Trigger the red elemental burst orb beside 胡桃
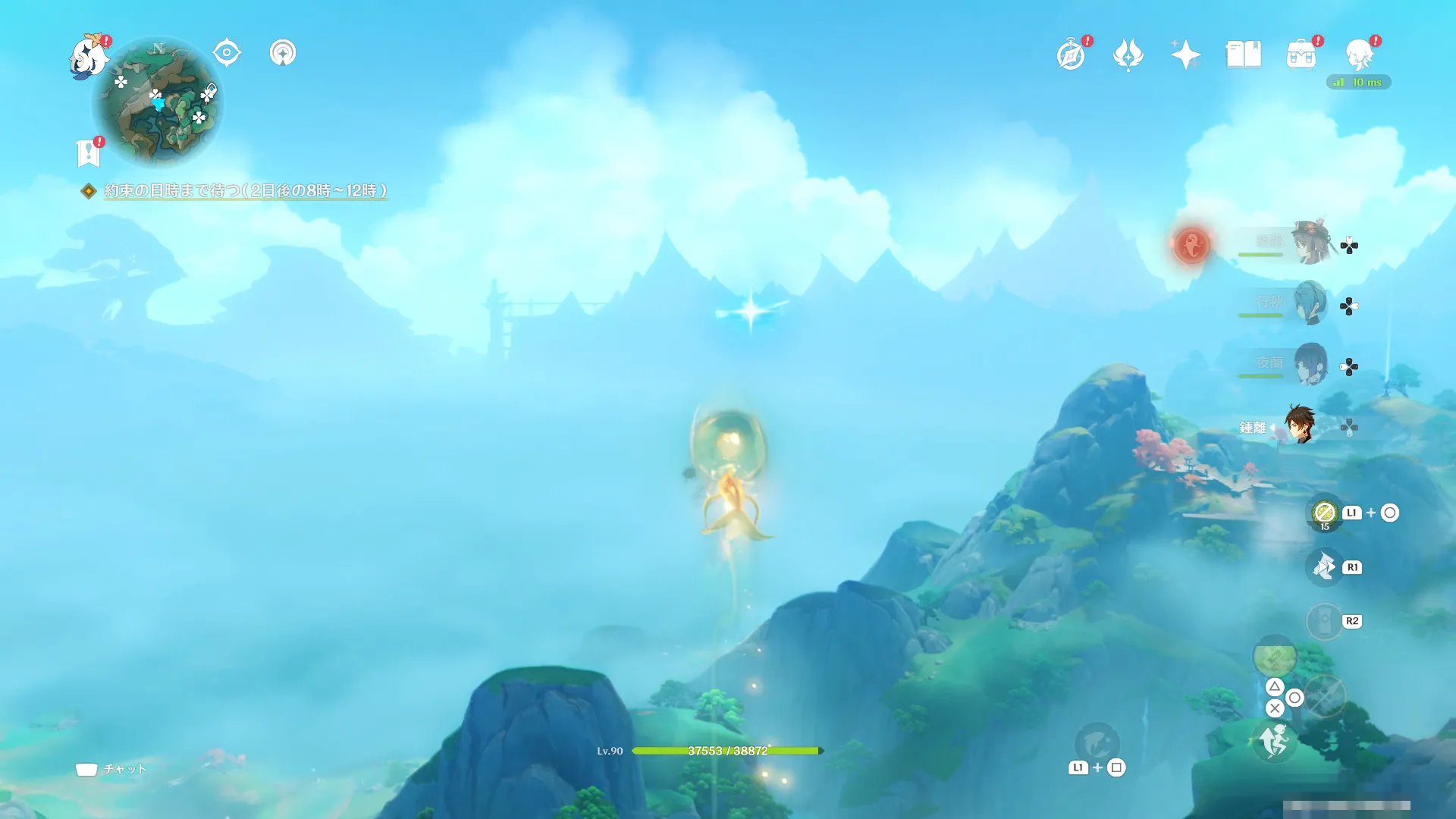Viewport: 1456px width, 819px height. 1191,245
